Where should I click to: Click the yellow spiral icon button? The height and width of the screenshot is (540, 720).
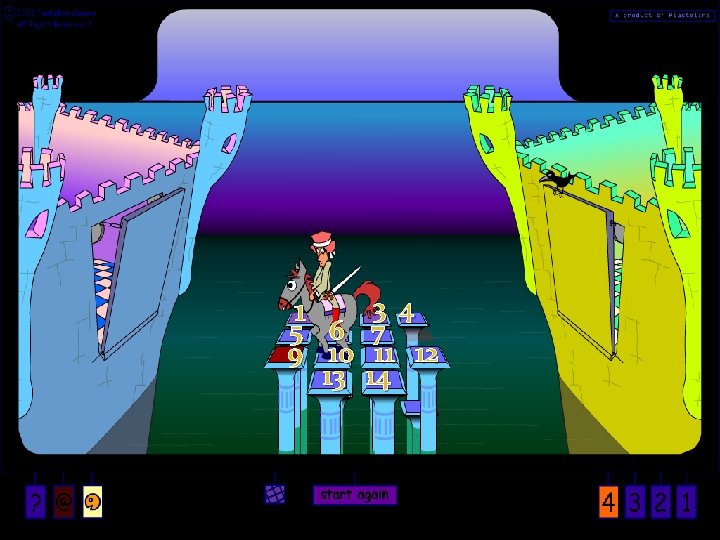pos(92,503)
